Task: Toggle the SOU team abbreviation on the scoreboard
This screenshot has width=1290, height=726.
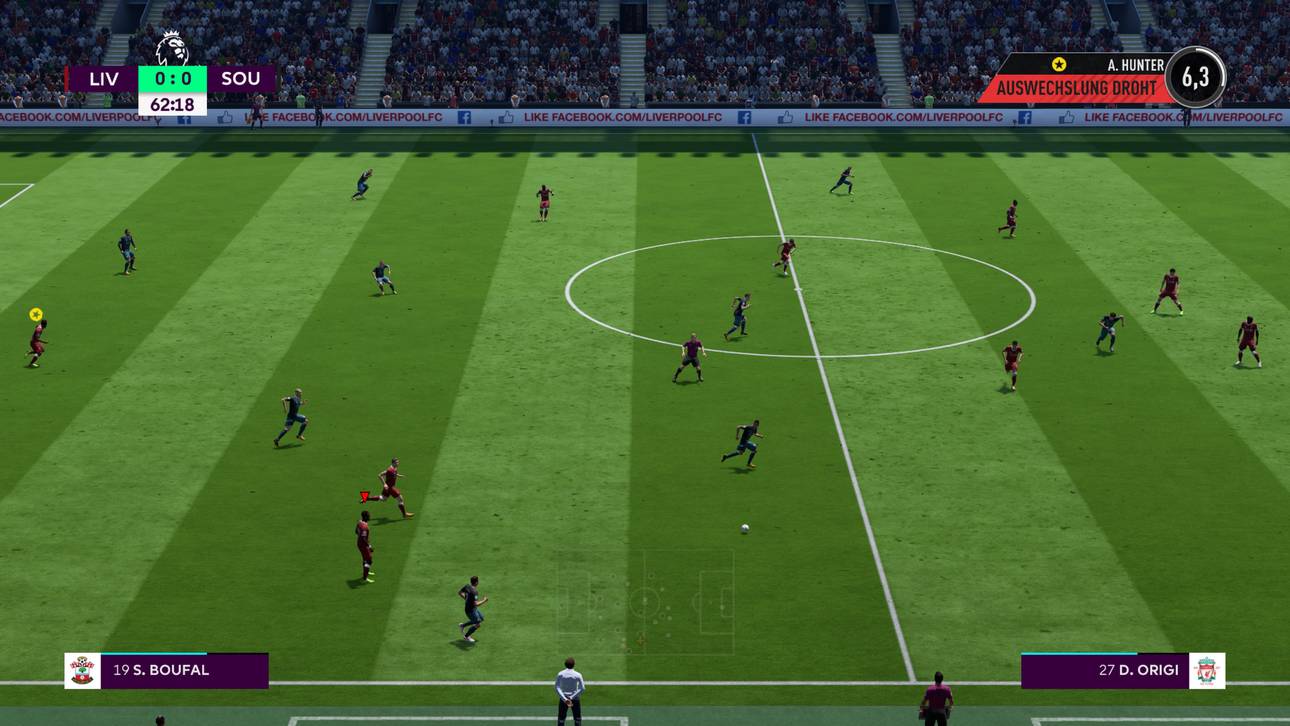Action: click(241, 78)
